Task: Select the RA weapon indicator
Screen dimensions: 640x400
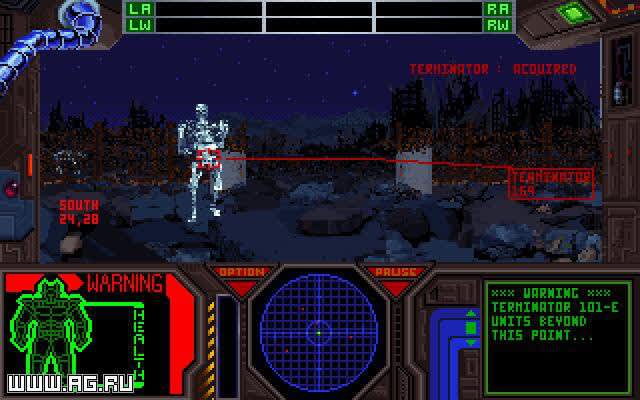Action: pos(499,8)
